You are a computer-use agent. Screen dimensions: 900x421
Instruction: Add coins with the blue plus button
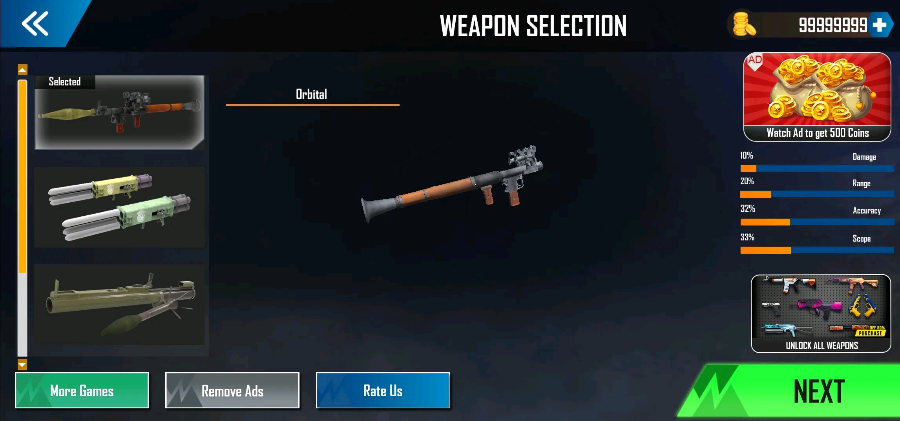pyautogui.click(x=879, y=25)
